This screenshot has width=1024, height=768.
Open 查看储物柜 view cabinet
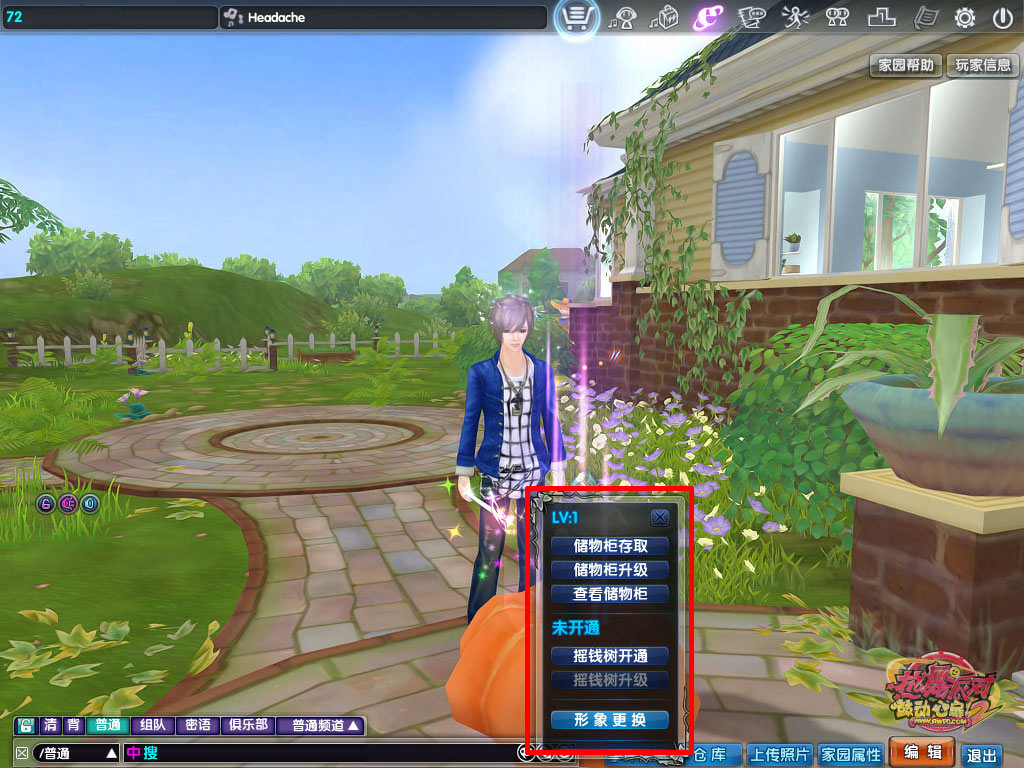coord(610,594)
